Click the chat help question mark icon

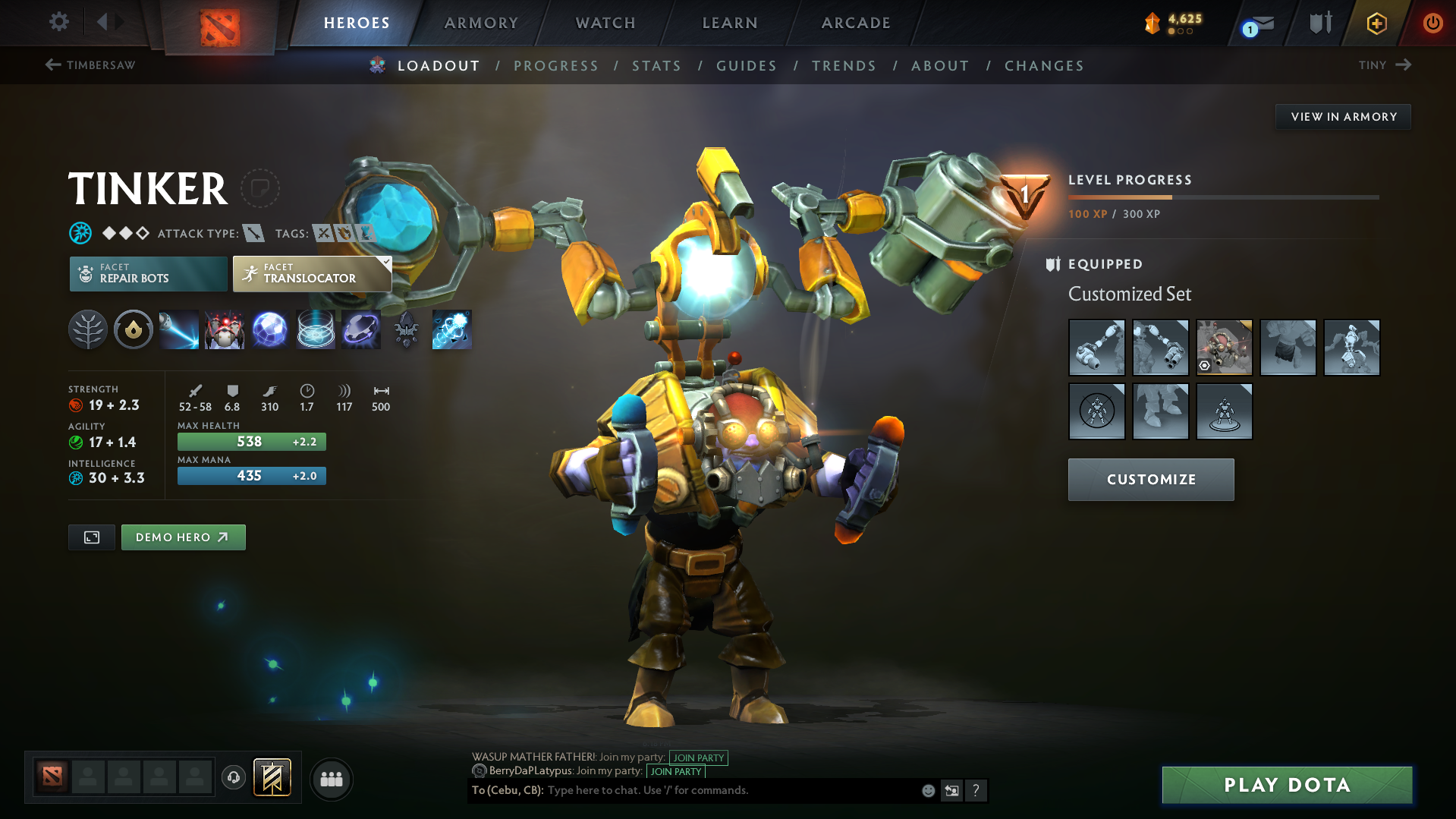(x=976, y=790)
